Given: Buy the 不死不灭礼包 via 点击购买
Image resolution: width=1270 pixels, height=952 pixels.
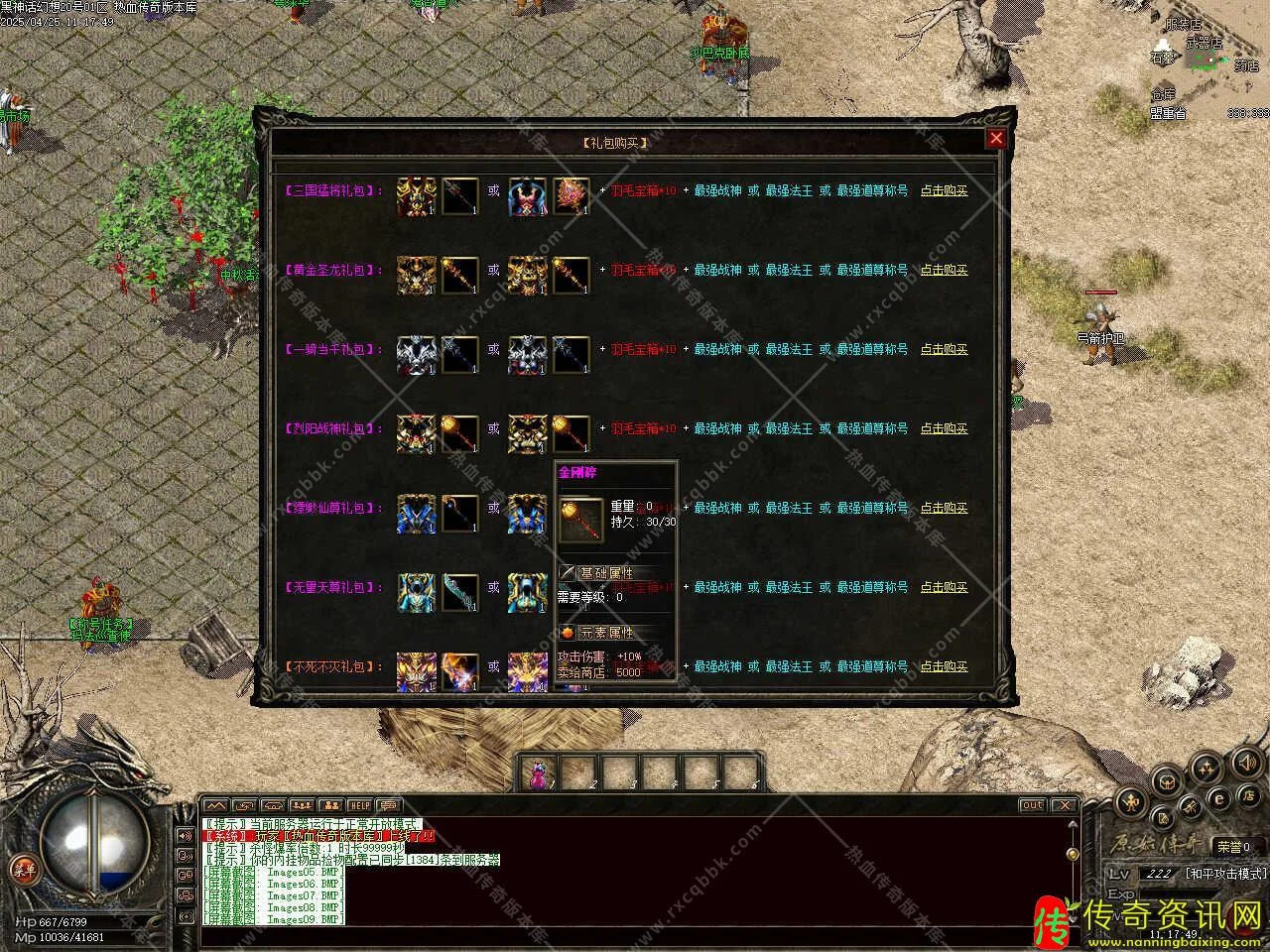Looking at the screenshot, I should (944, 666).
